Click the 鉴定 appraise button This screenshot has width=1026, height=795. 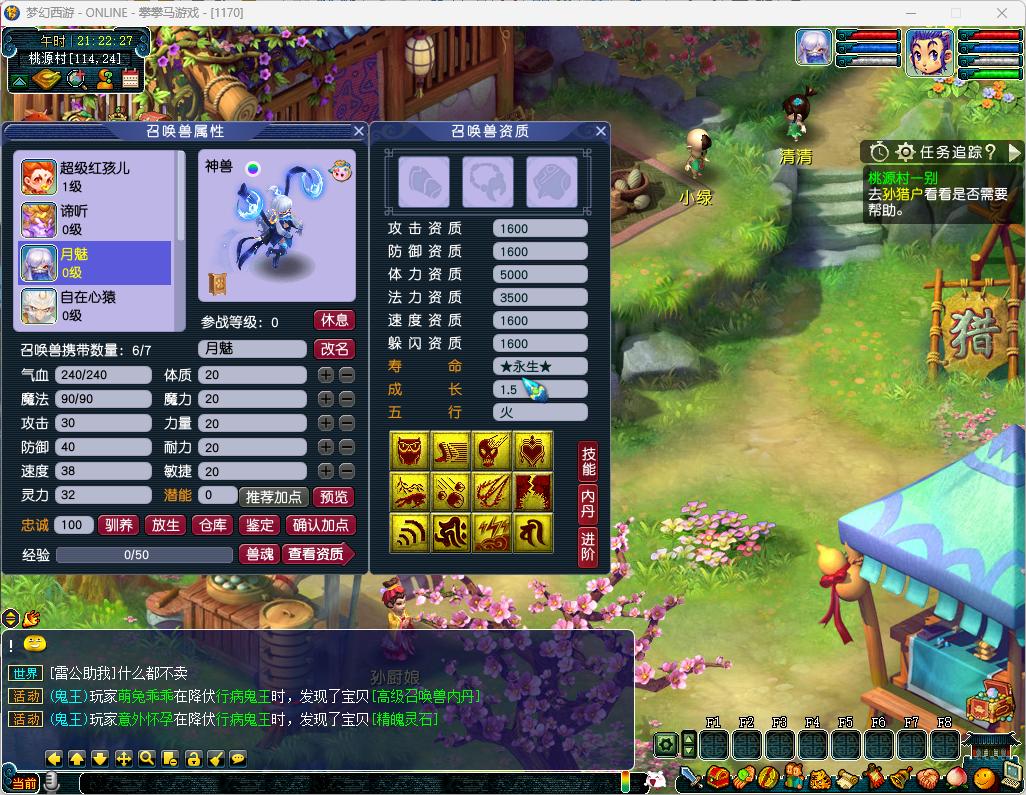tap(260, 525)
